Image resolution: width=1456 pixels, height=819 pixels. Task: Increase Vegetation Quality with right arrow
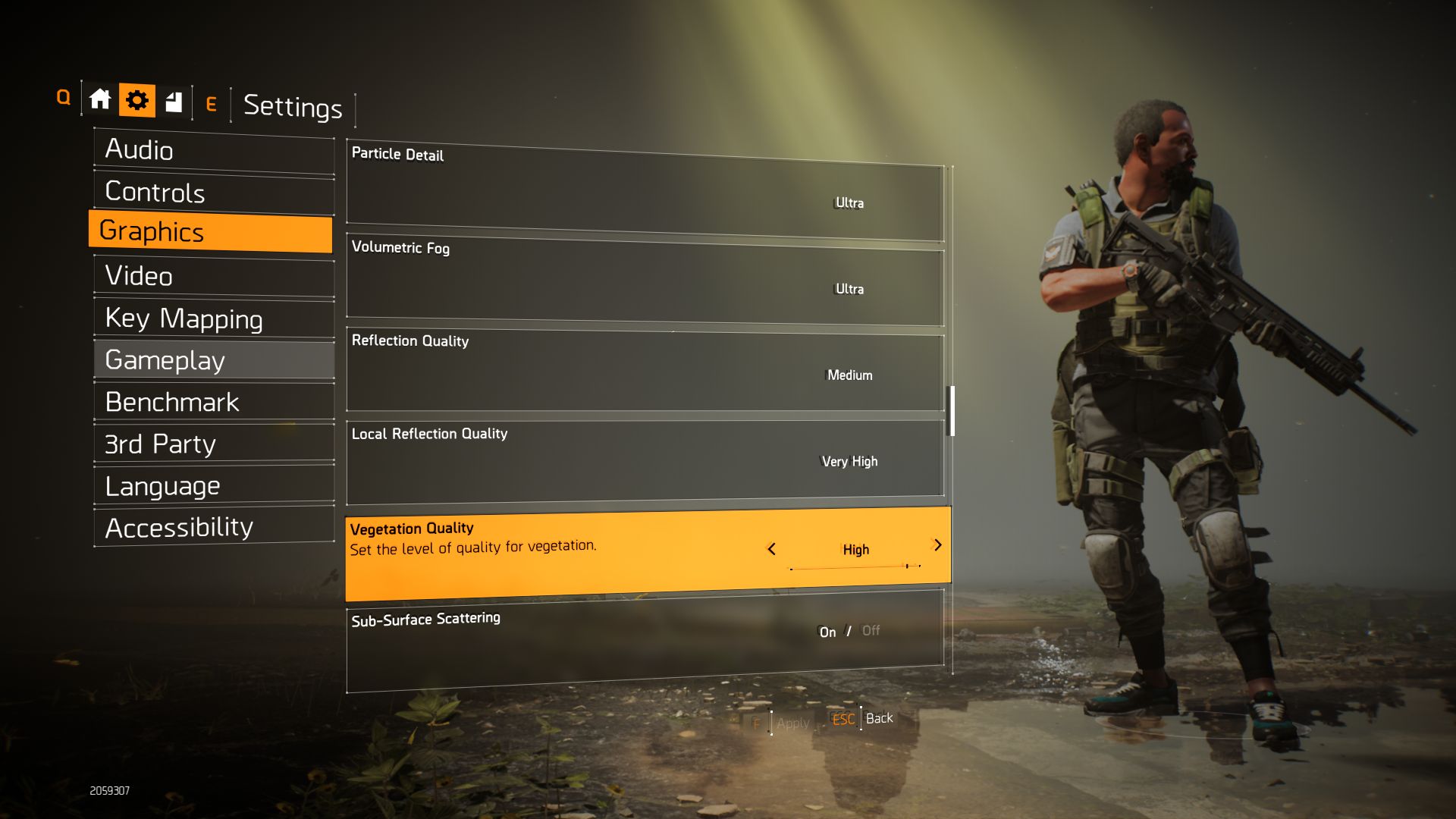(938, 545)
